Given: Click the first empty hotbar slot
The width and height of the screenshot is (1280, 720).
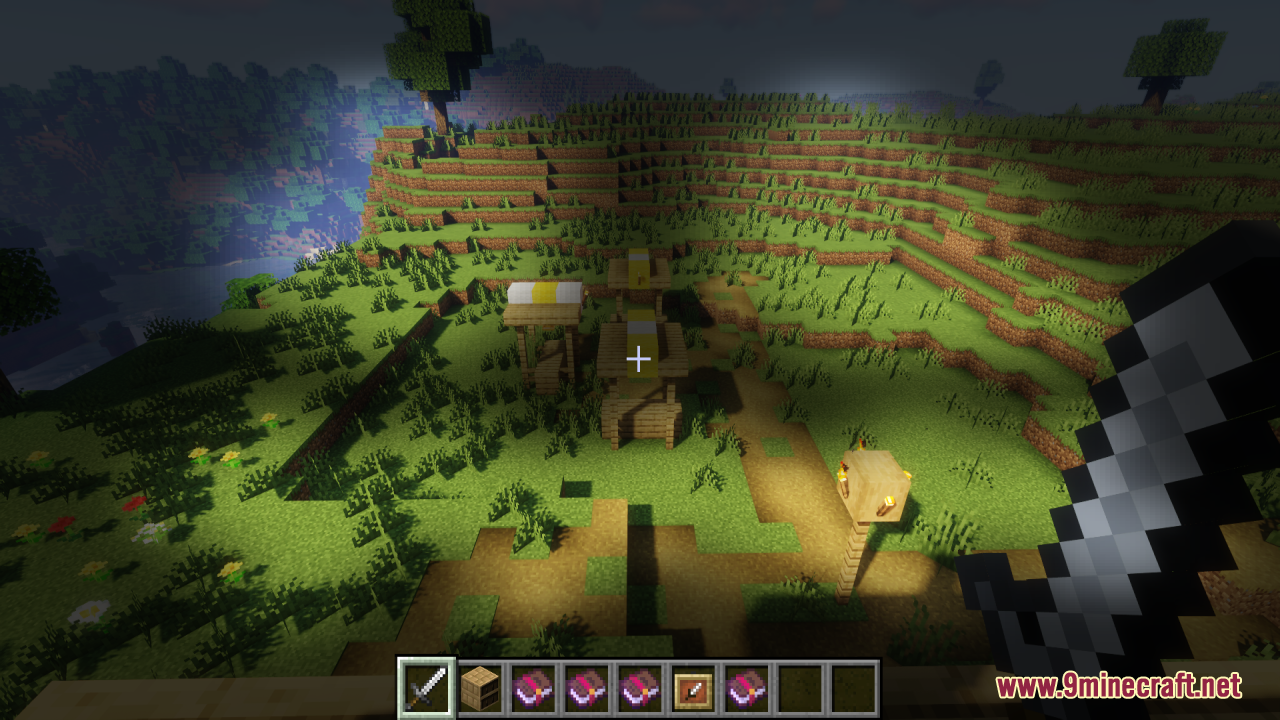Looking at the screenshot, I should click(x=797, y=688).
